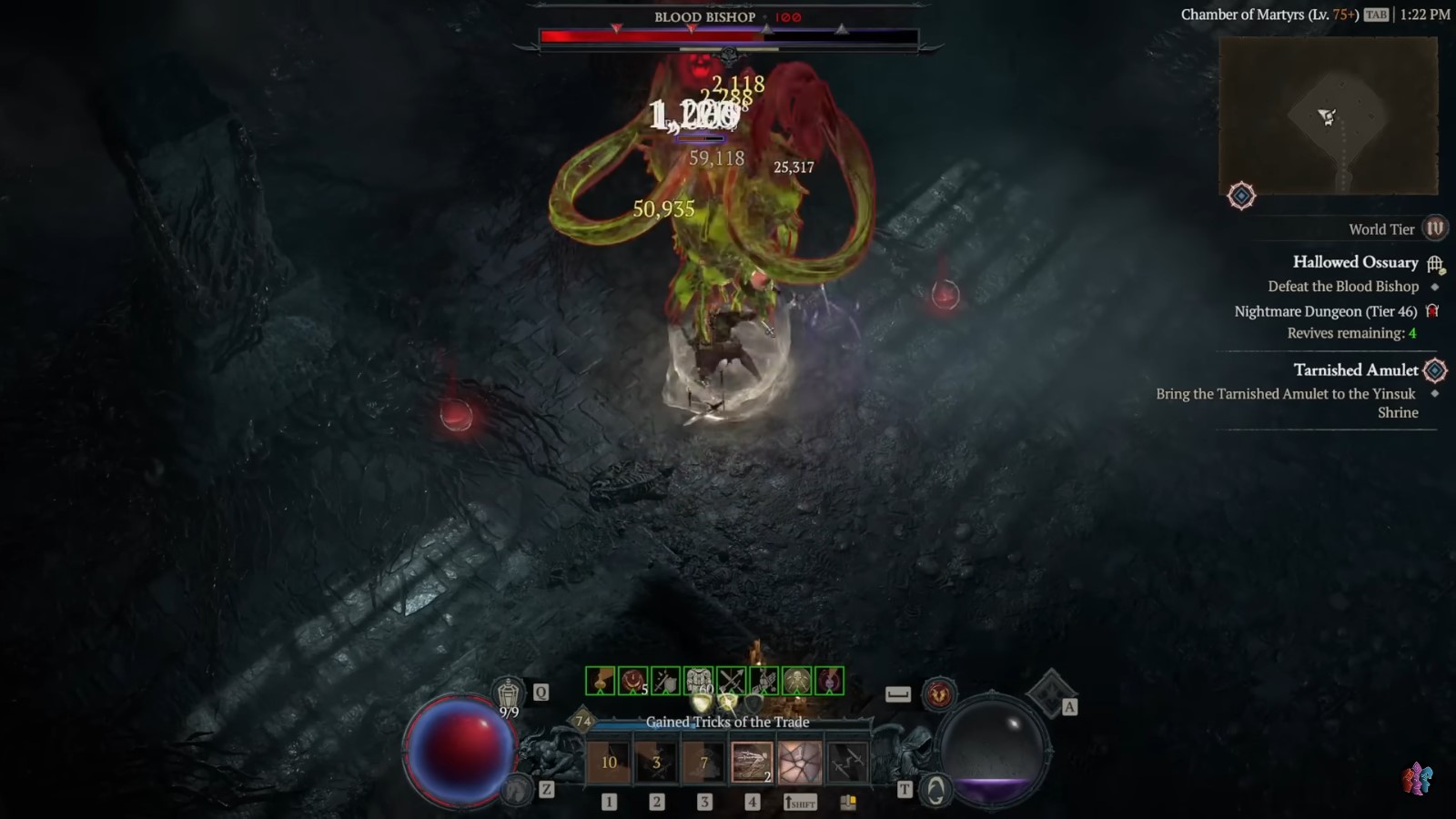The width and height of the screenshot is (1456, 819).
Task: Click the mount icon beside the Z key
Action: [x=518, y=787]
